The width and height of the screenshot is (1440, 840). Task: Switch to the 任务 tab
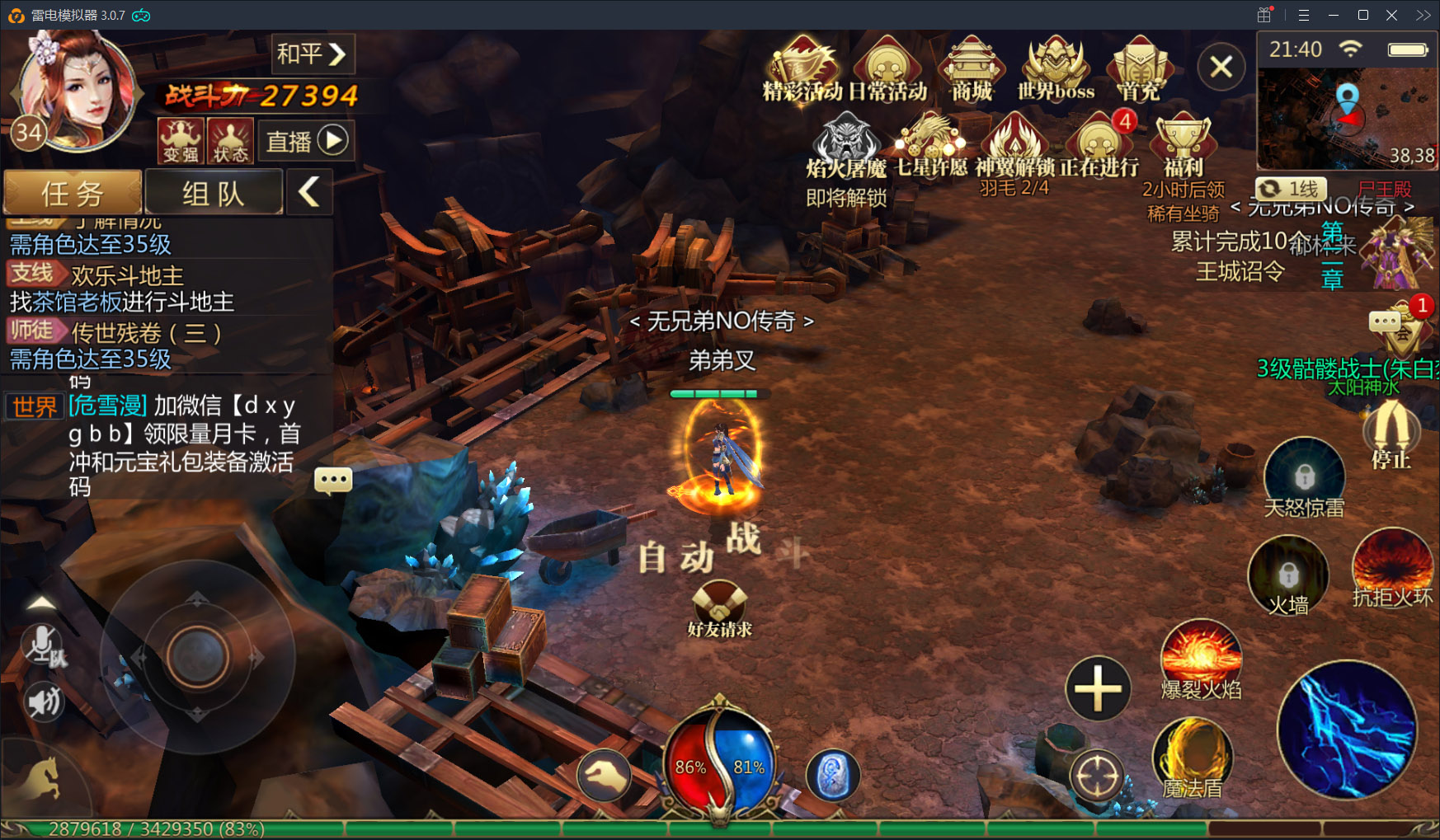point(73,193)
